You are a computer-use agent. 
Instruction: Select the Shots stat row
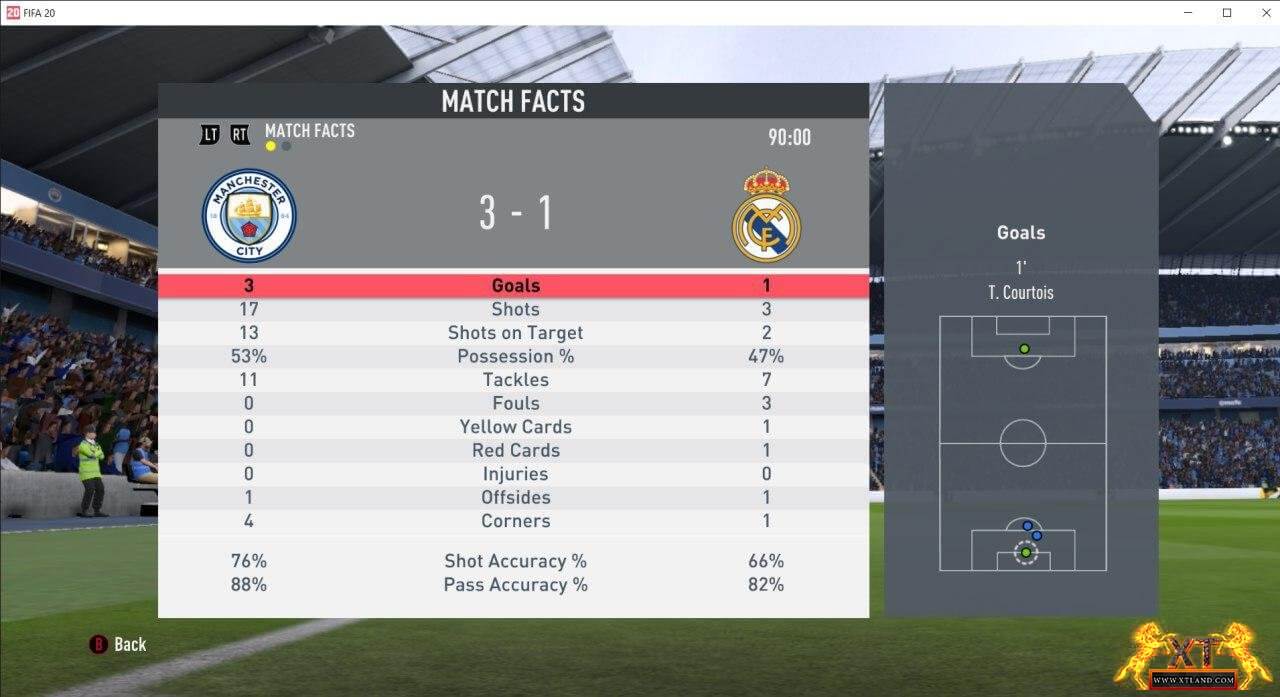(x=514, y=310)
